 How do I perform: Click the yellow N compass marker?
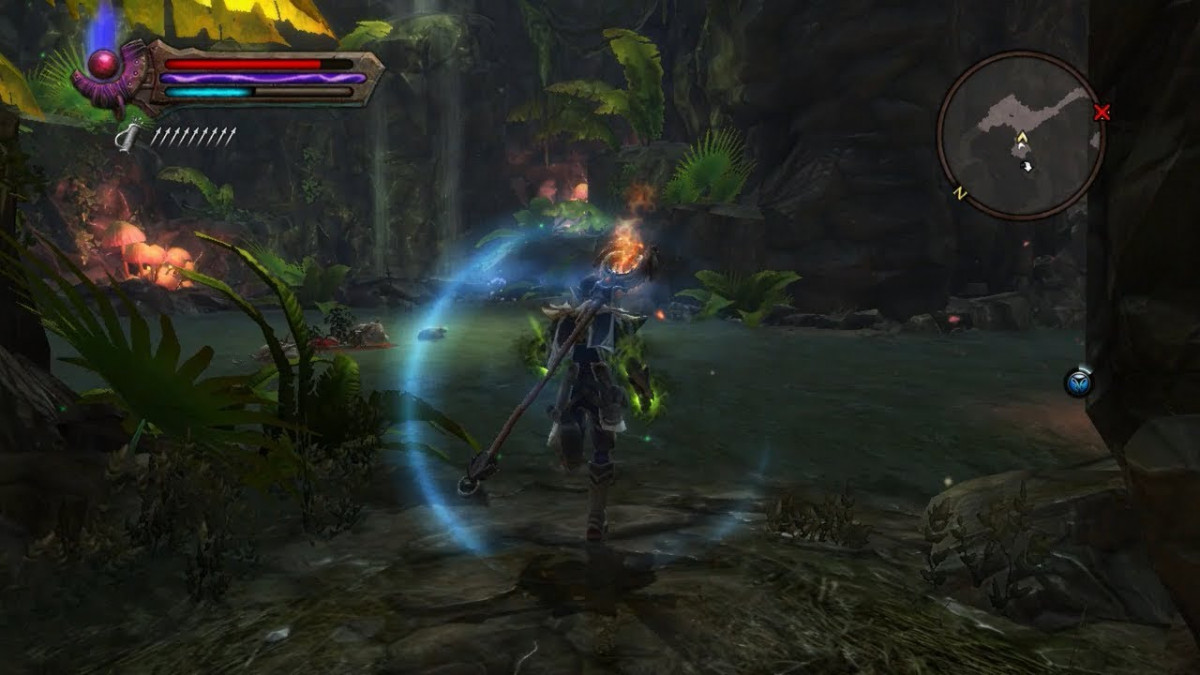point(960,192)
